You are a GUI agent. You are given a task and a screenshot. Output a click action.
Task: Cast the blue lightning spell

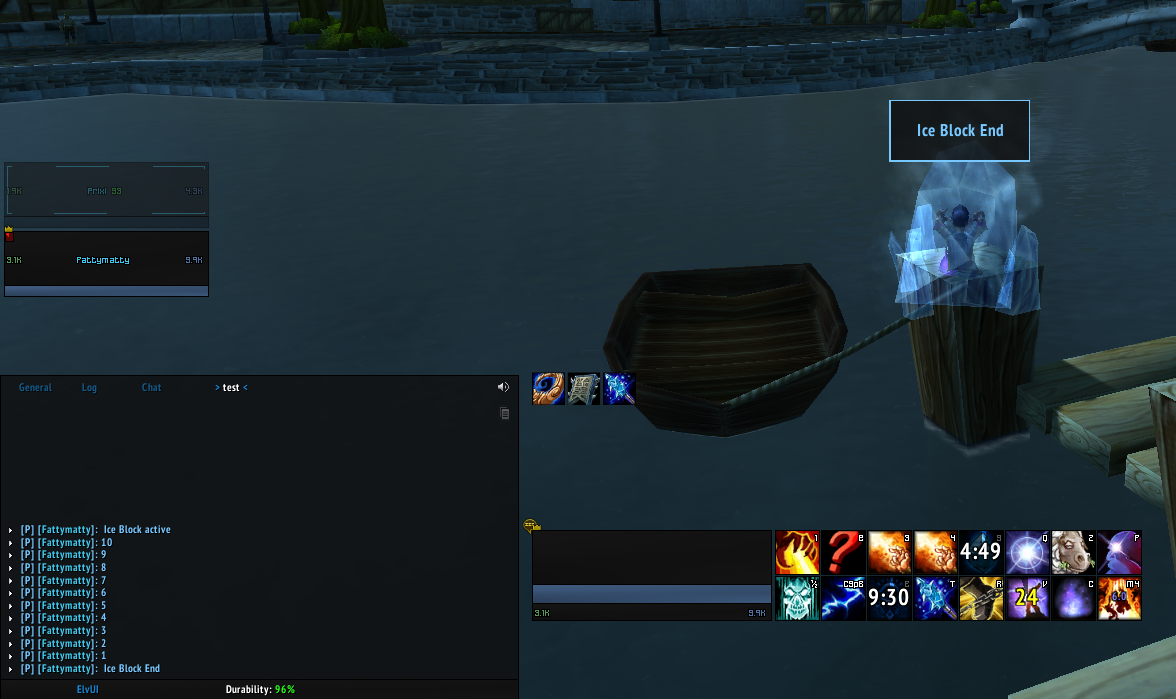point(843,598)
